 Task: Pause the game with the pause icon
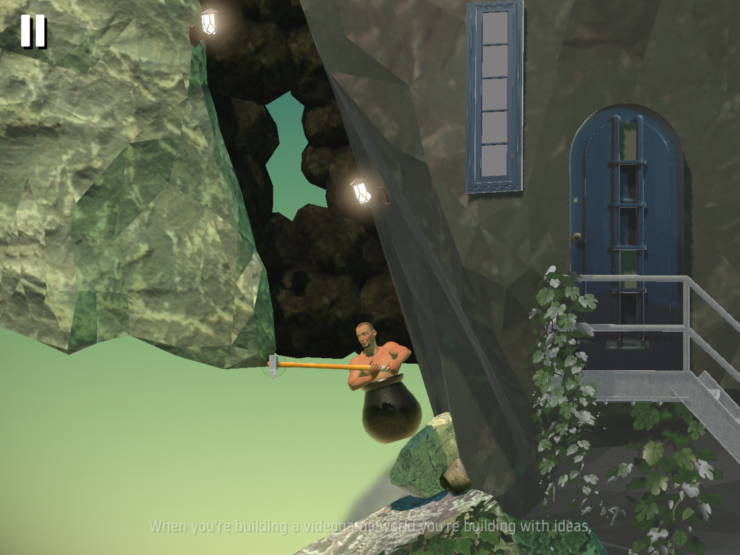coord(33,31)
